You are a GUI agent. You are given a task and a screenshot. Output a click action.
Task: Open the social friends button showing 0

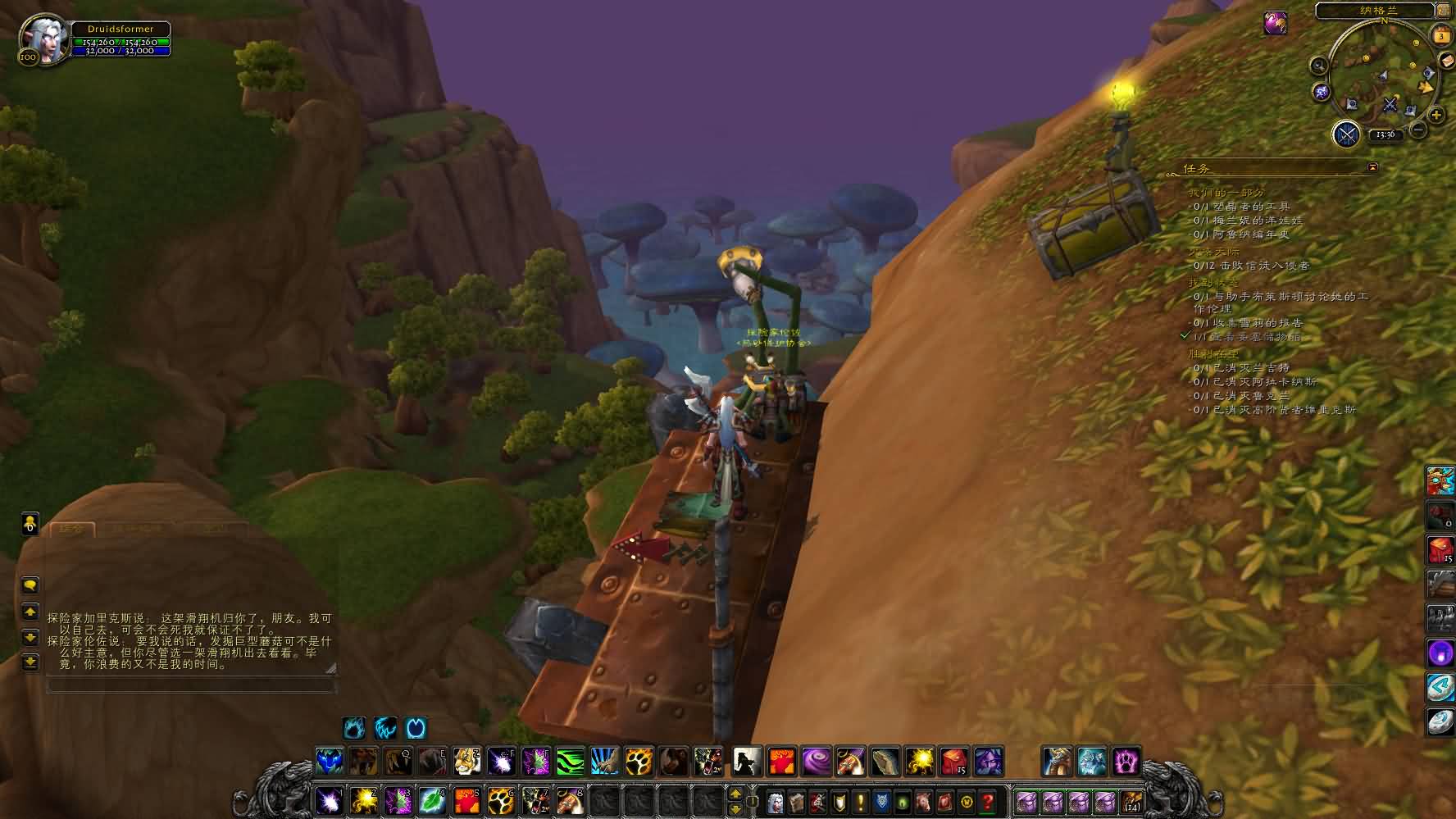30,524
